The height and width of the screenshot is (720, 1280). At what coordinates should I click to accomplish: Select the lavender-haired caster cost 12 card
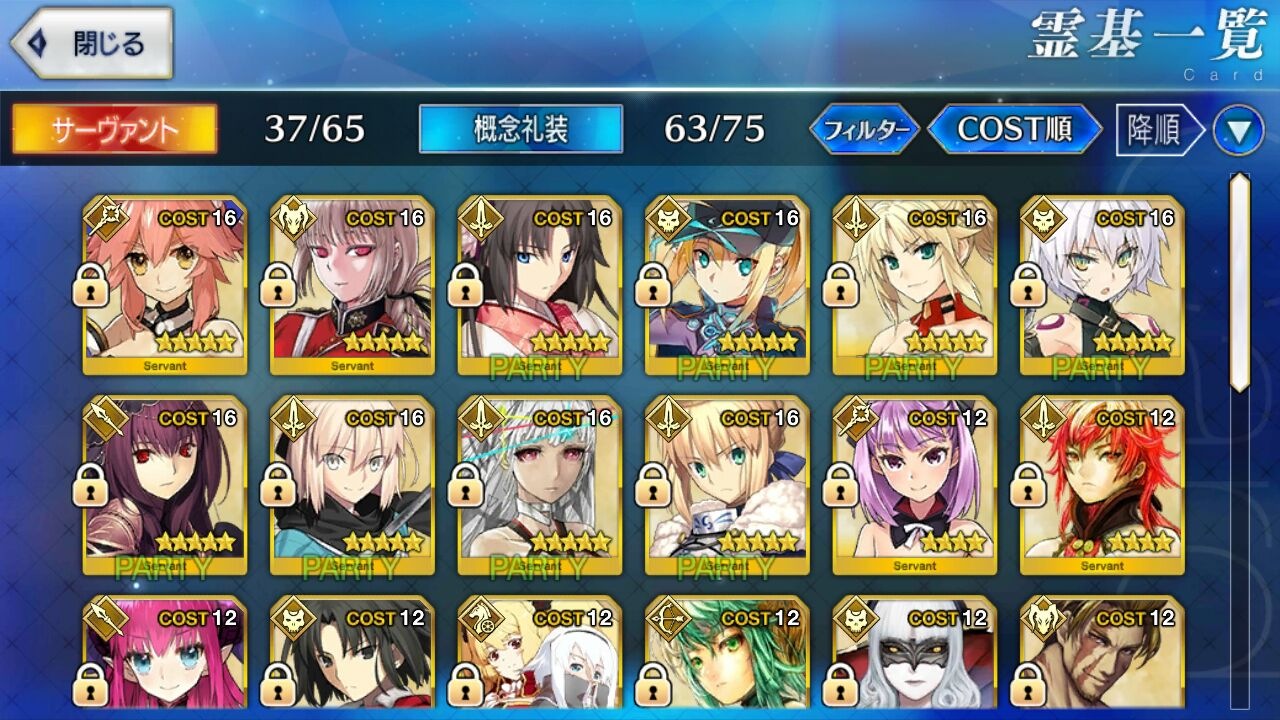pos(915,485)
